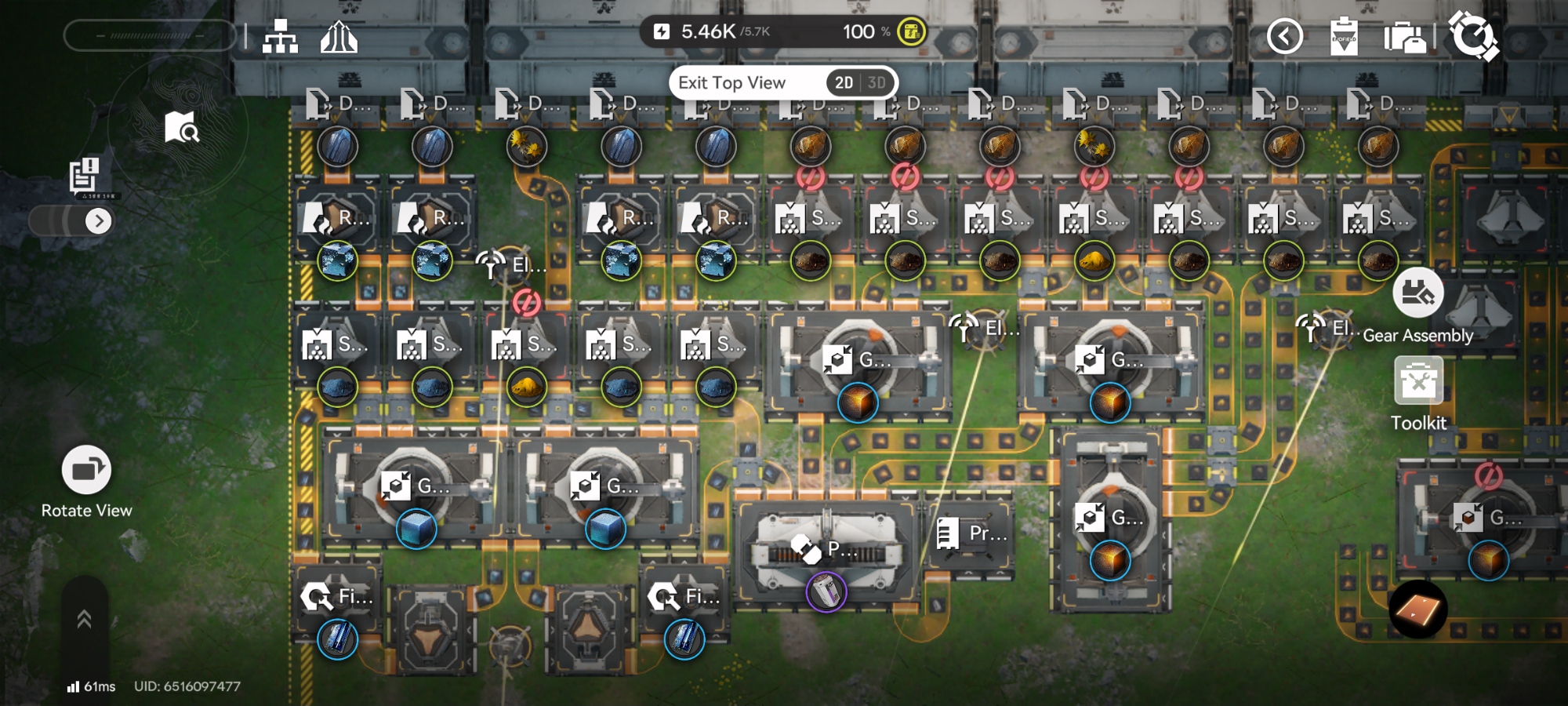The height and width of the screenshot is (706, 1568).
Task: Tap the Rotate View button
Action: coord(86,471)
